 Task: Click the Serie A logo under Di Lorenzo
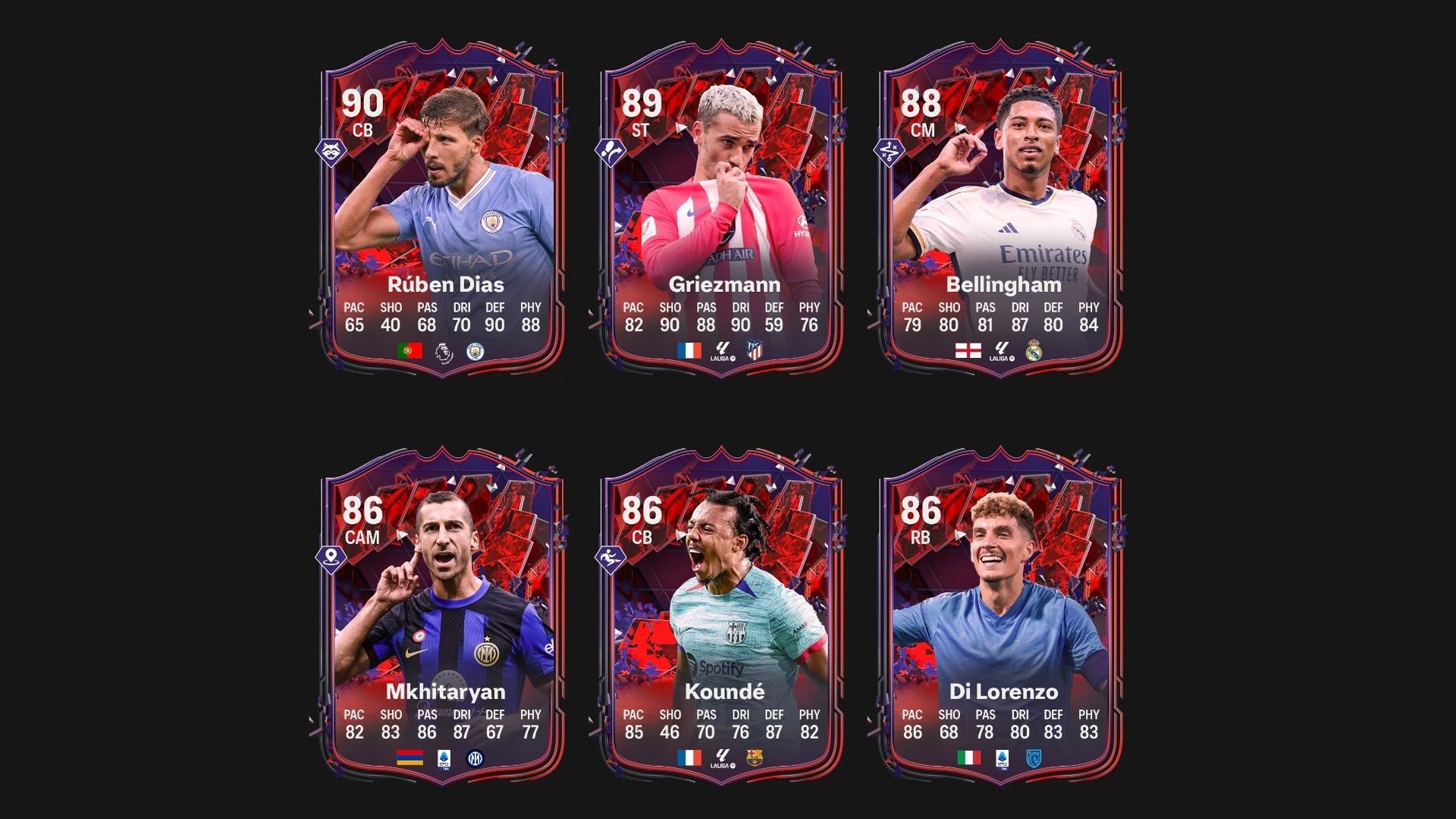pos(1002,760)
